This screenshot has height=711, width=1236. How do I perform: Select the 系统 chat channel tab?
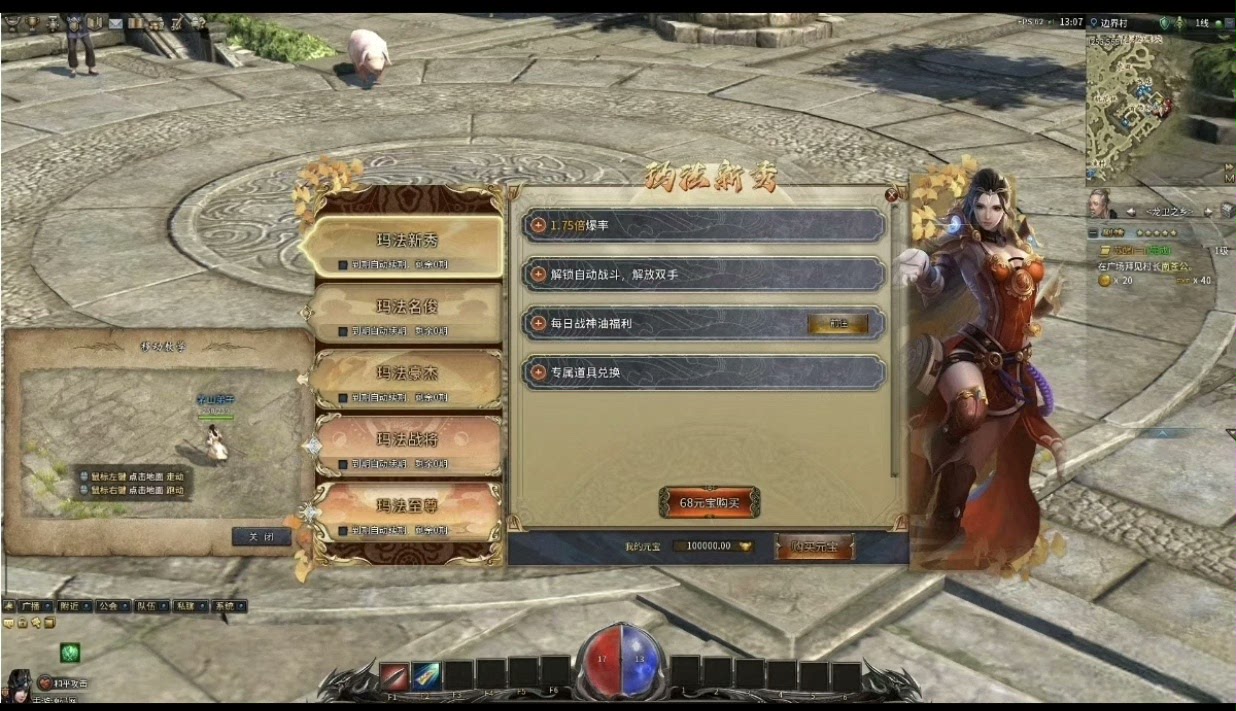[223, 606]
